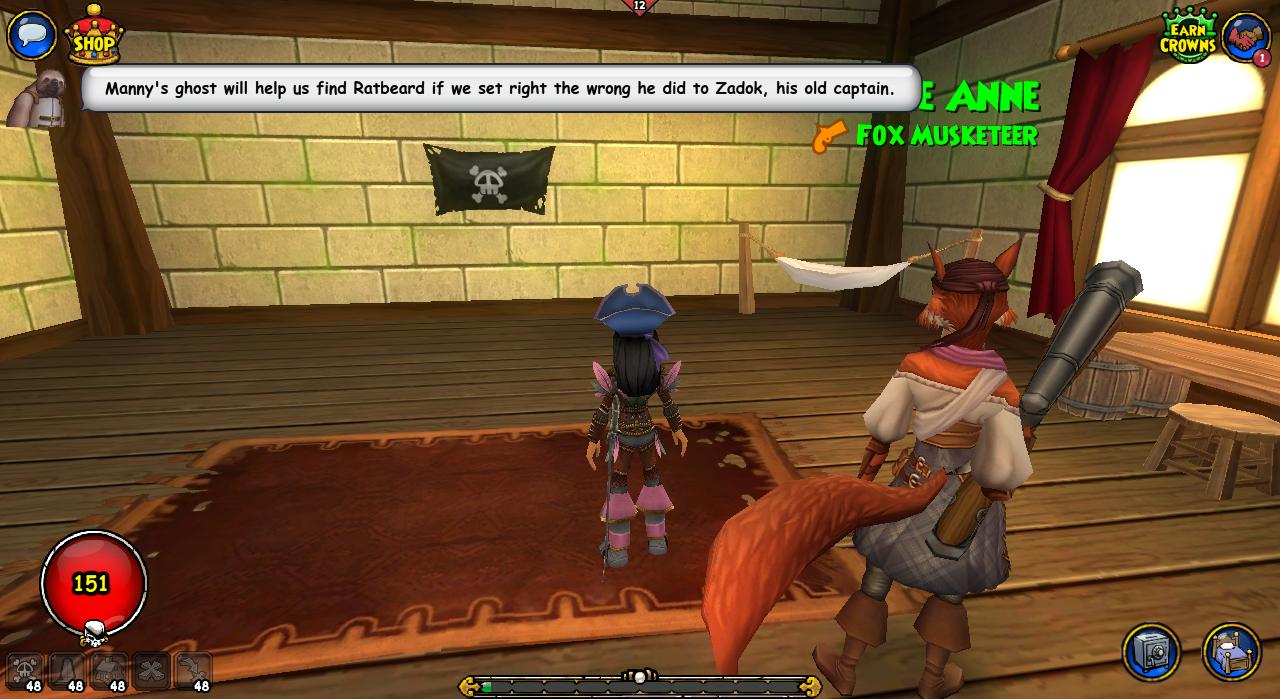Click the compass at screen top

click(639, 8)
